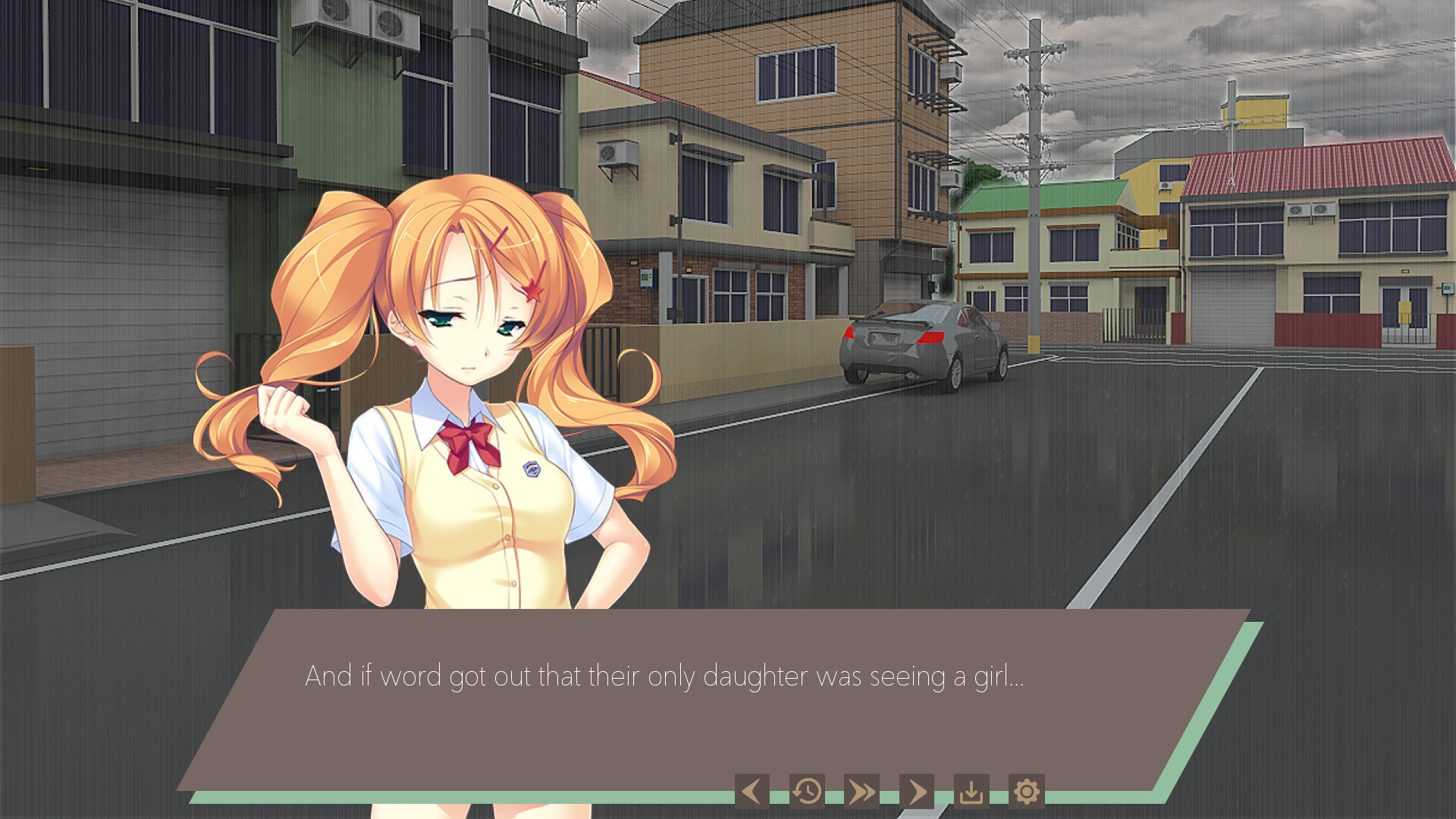The image size is (1456, 819).
Task: Open the gear settings menu
Action: 1026,792
